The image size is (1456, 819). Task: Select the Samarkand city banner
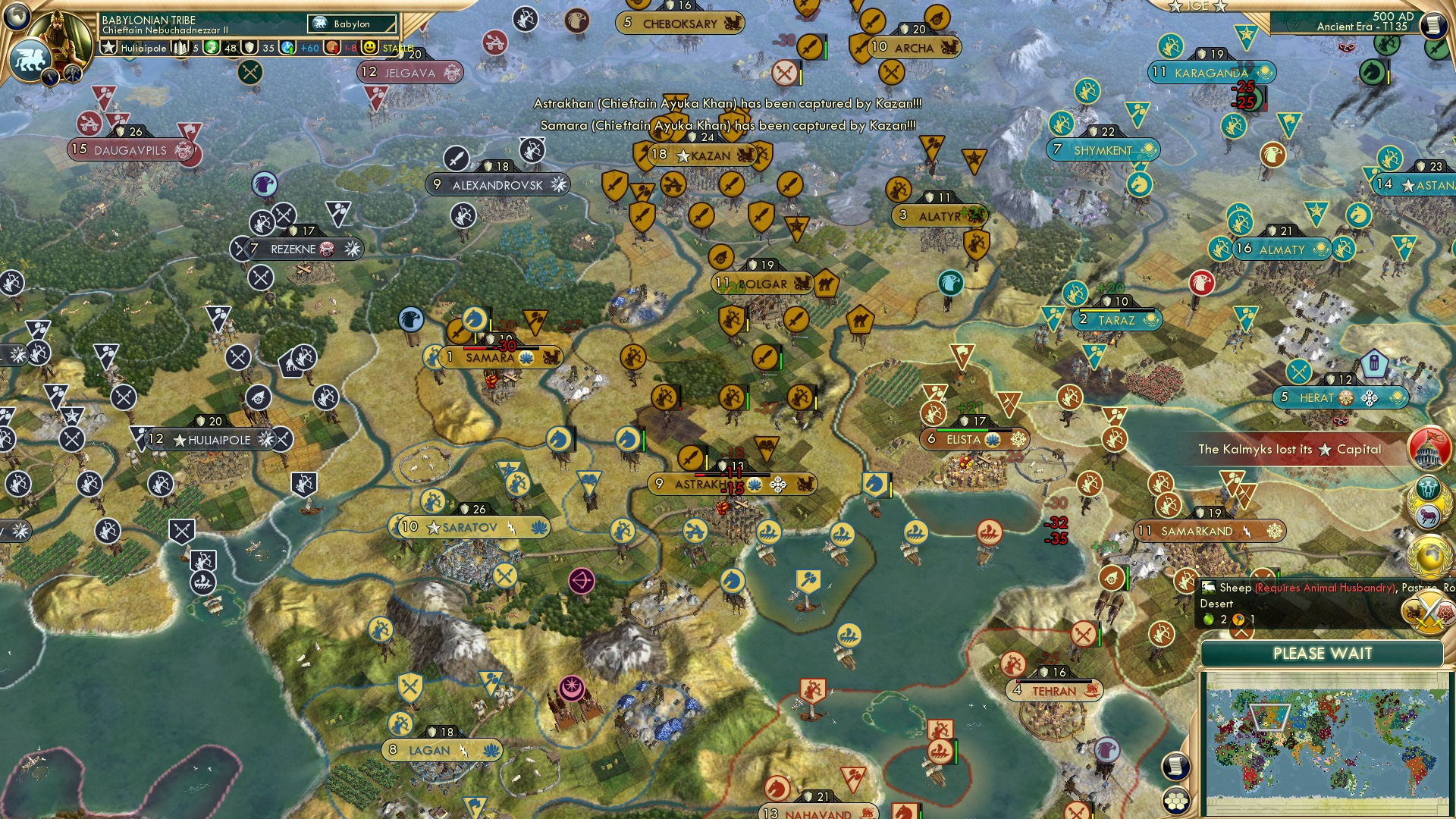pos(1206,532)
